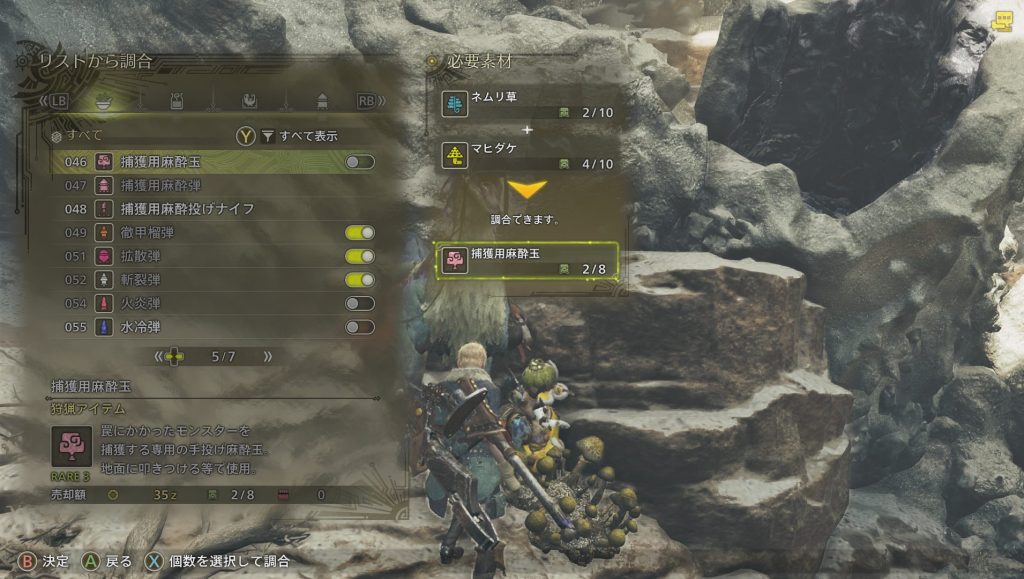
Task: Turn off the 徹甲榴弾 auto-craft switch
Action: tap(359, 232)
